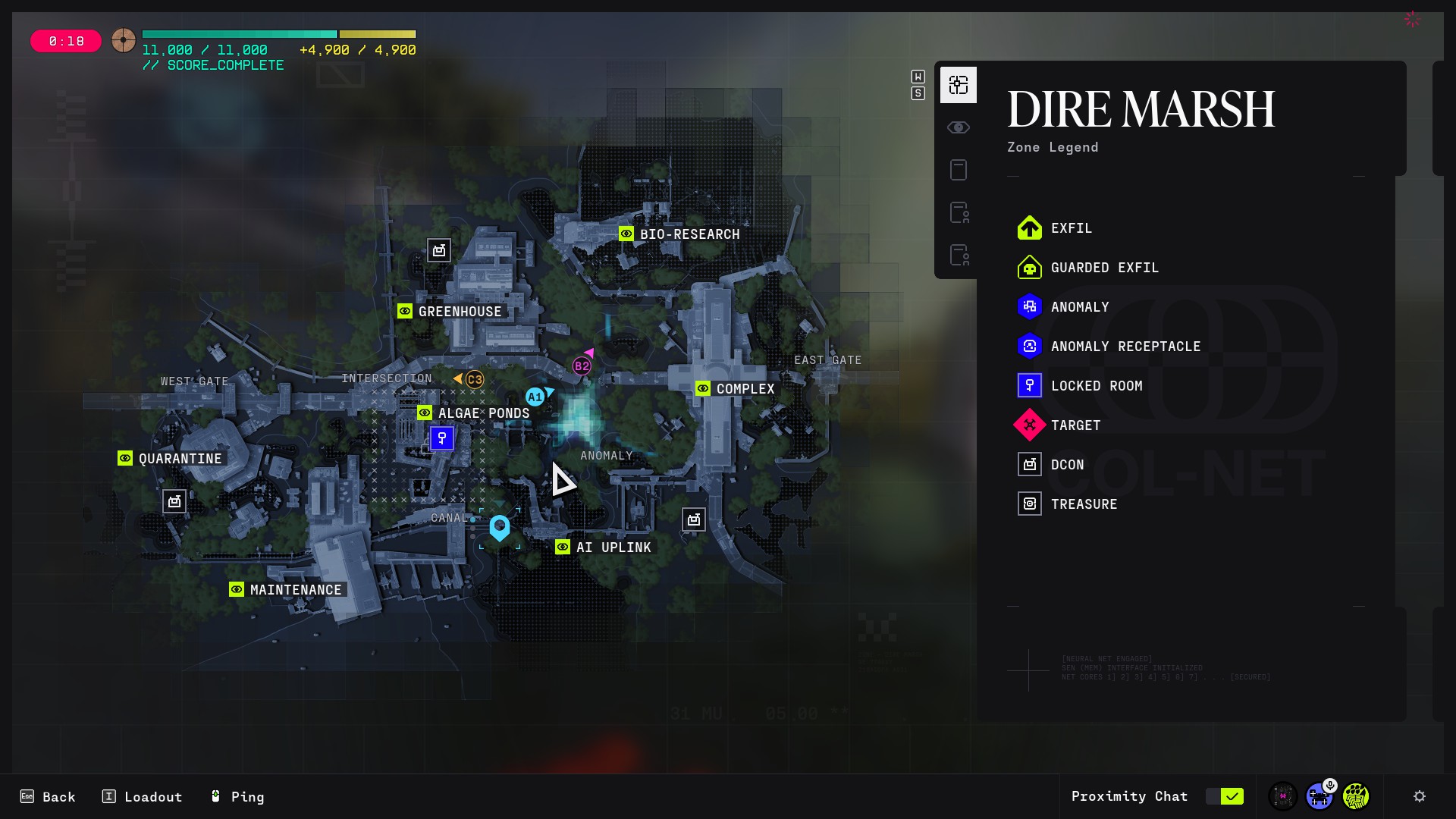This screenshot has width=1456, height=819.
Task: Select the Greenhouse location marker
Action: point(405,311)
